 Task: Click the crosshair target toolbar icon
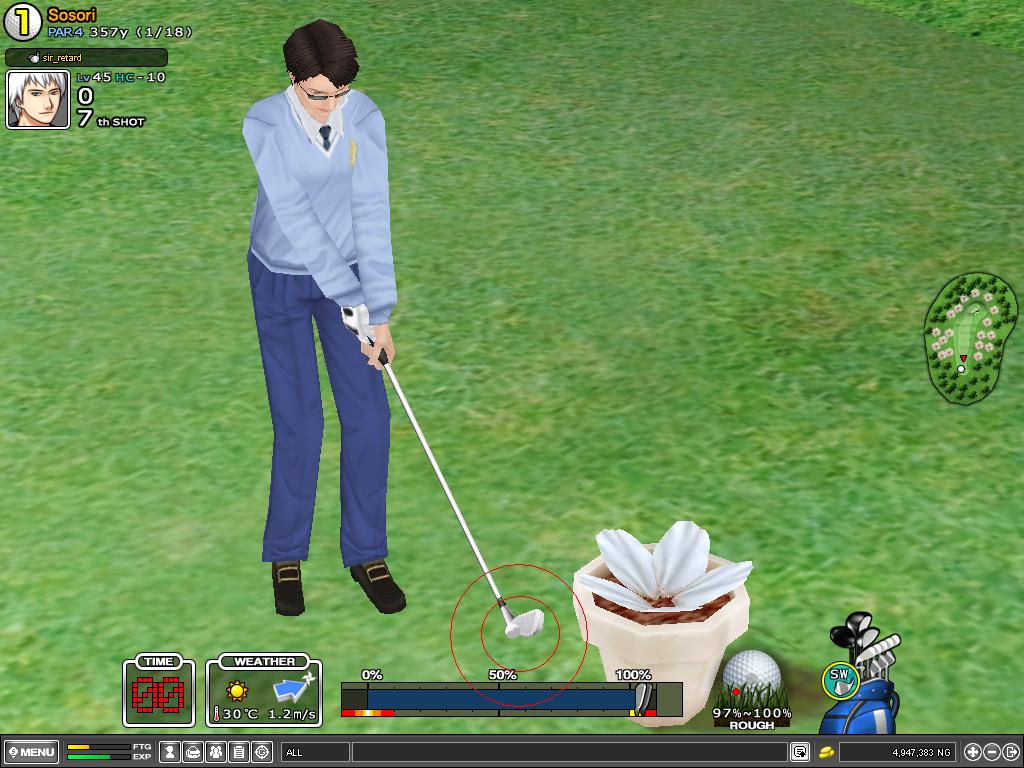[x=262, y=752]
